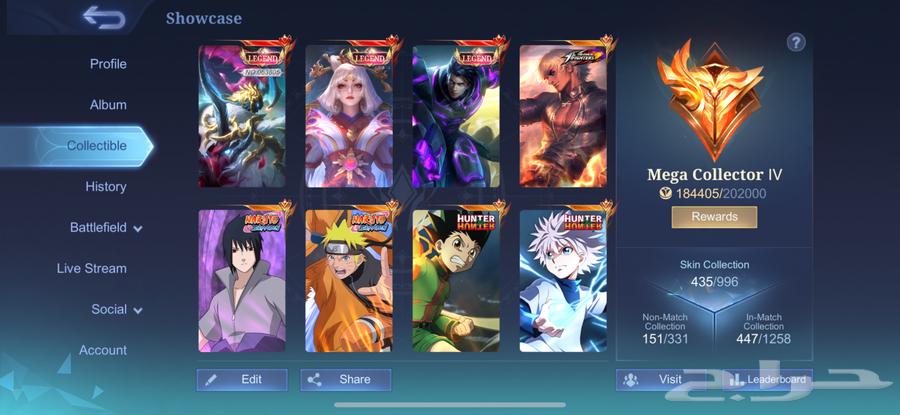Click the Visit button
This screenshot has height=415, width=900.
[659, 380]
